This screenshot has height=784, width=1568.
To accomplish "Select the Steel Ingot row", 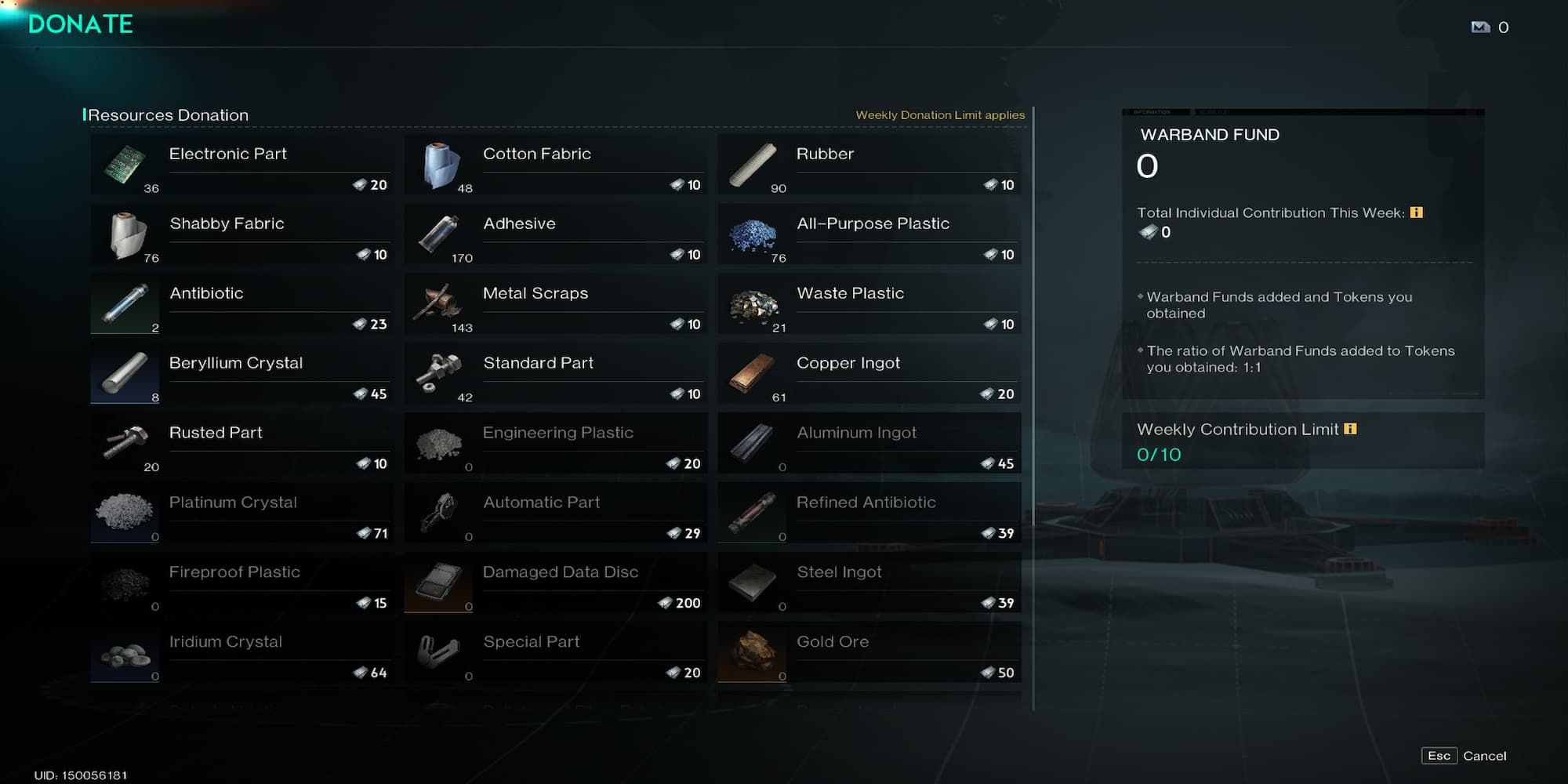I will (869, 583).
